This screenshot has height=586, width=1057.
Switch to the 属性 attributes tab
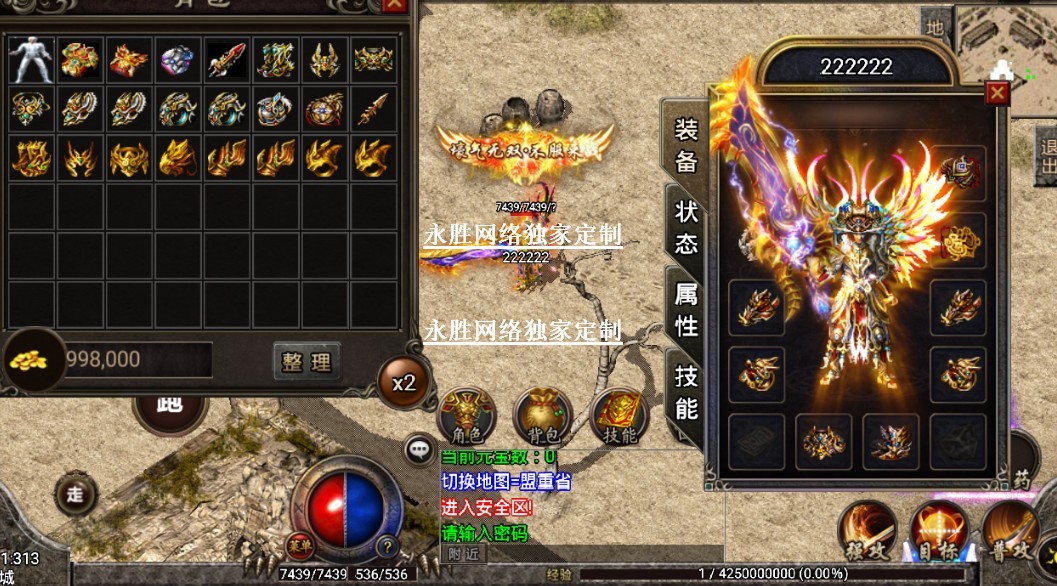coord(686,309)
